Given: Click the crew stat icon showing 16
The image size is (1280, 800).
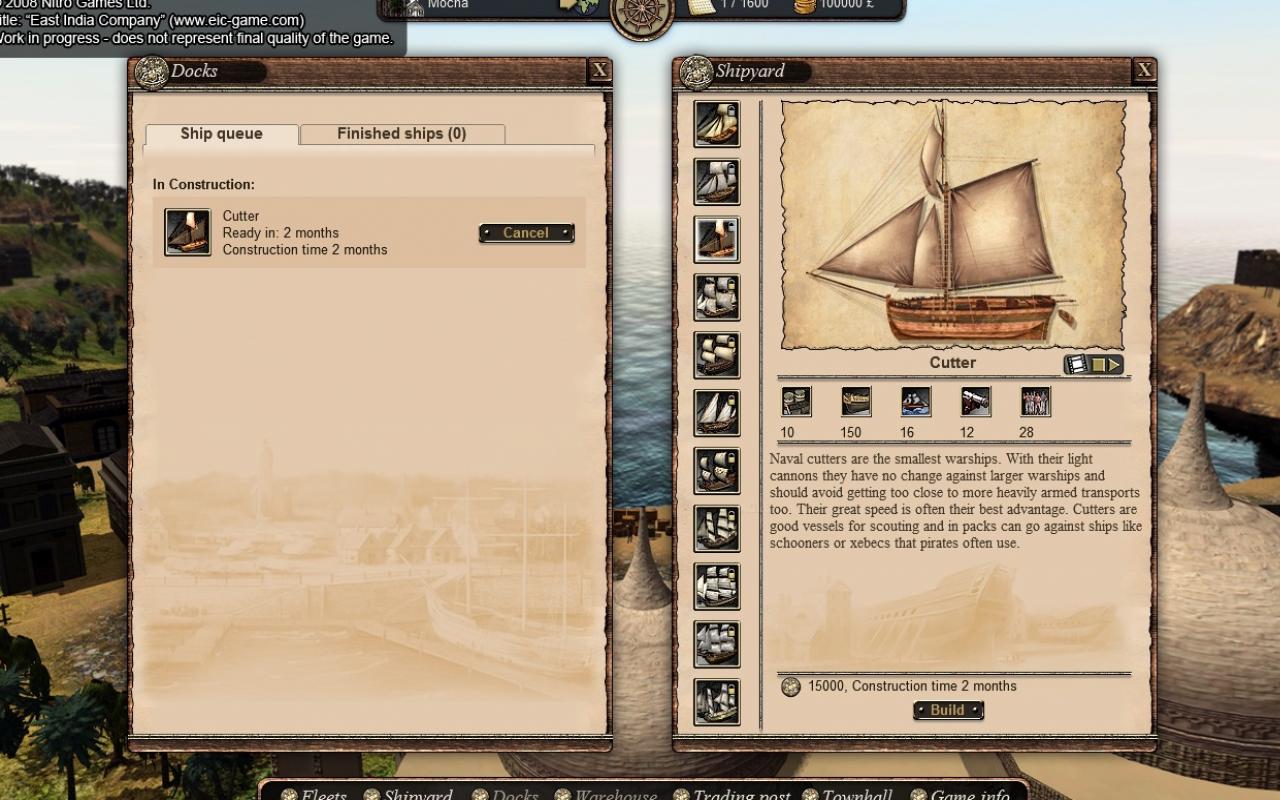Looking at the screenshot, I should click(x=915, y=401).
